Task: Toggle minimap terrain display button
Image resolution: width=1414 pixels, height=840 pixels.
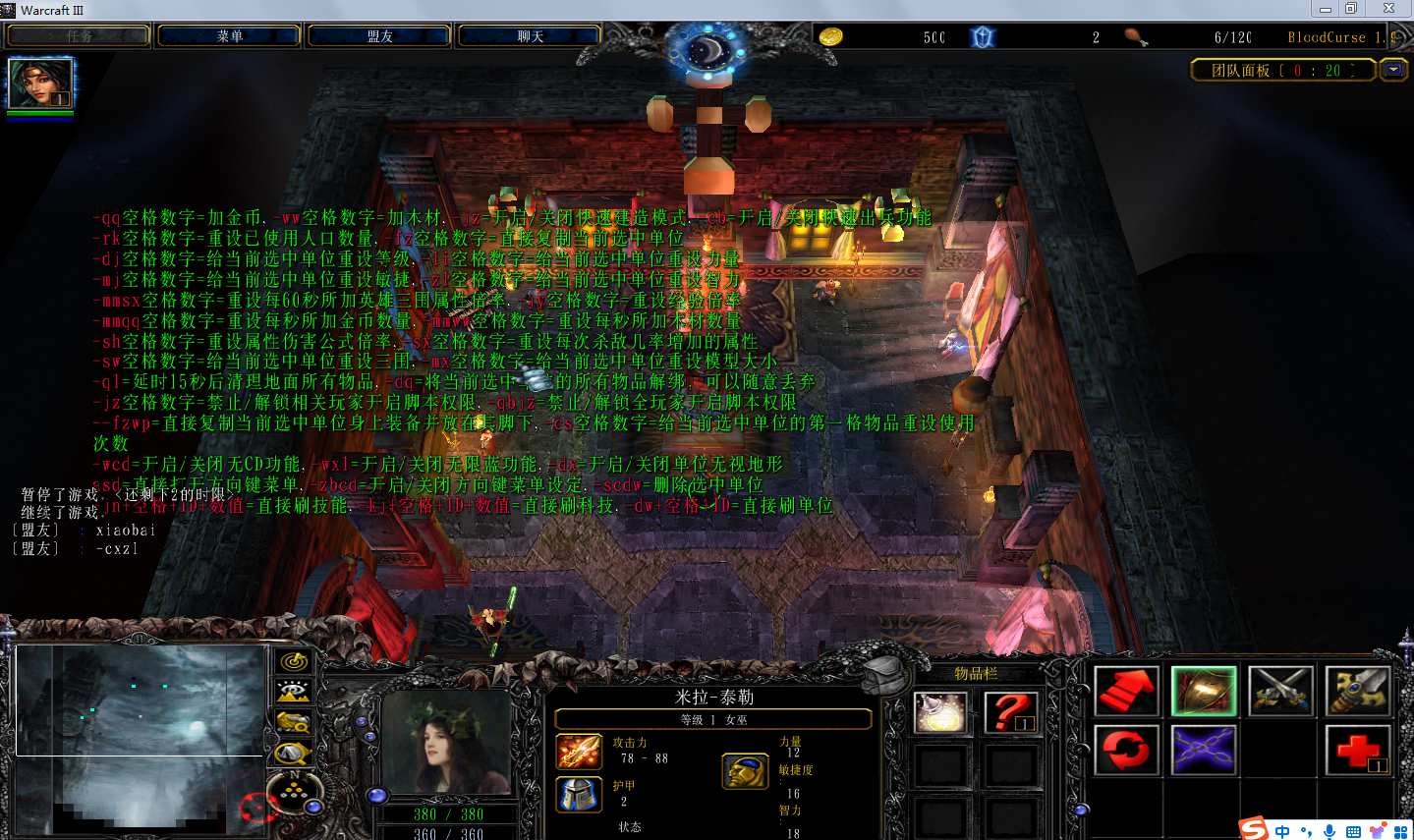Action: pyautogui.click(x=293, y=693)
